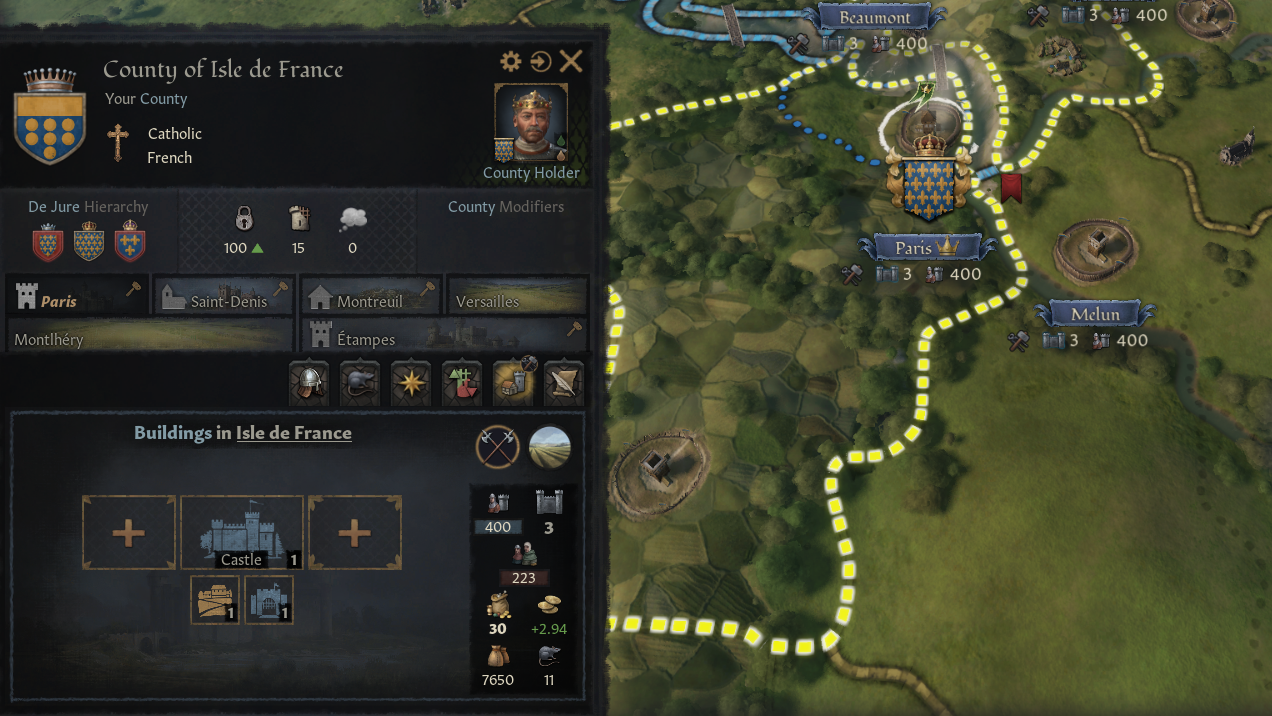
Task: Switch to the Montreuil holding
Action: (371, 296)
